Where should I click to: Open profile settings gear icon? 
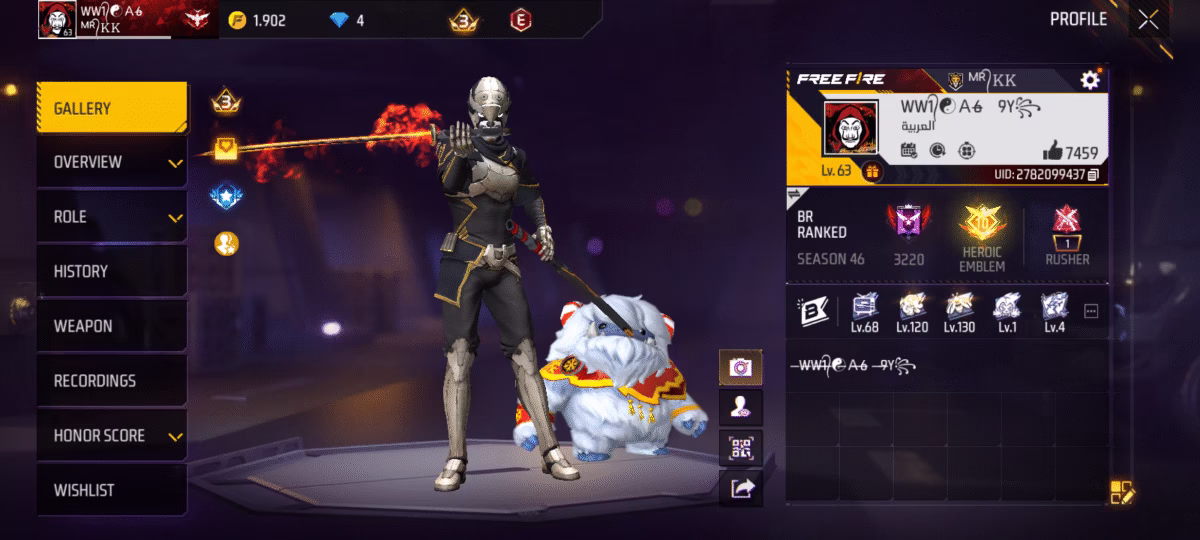pyautogui.click(x=1089, y=80)
